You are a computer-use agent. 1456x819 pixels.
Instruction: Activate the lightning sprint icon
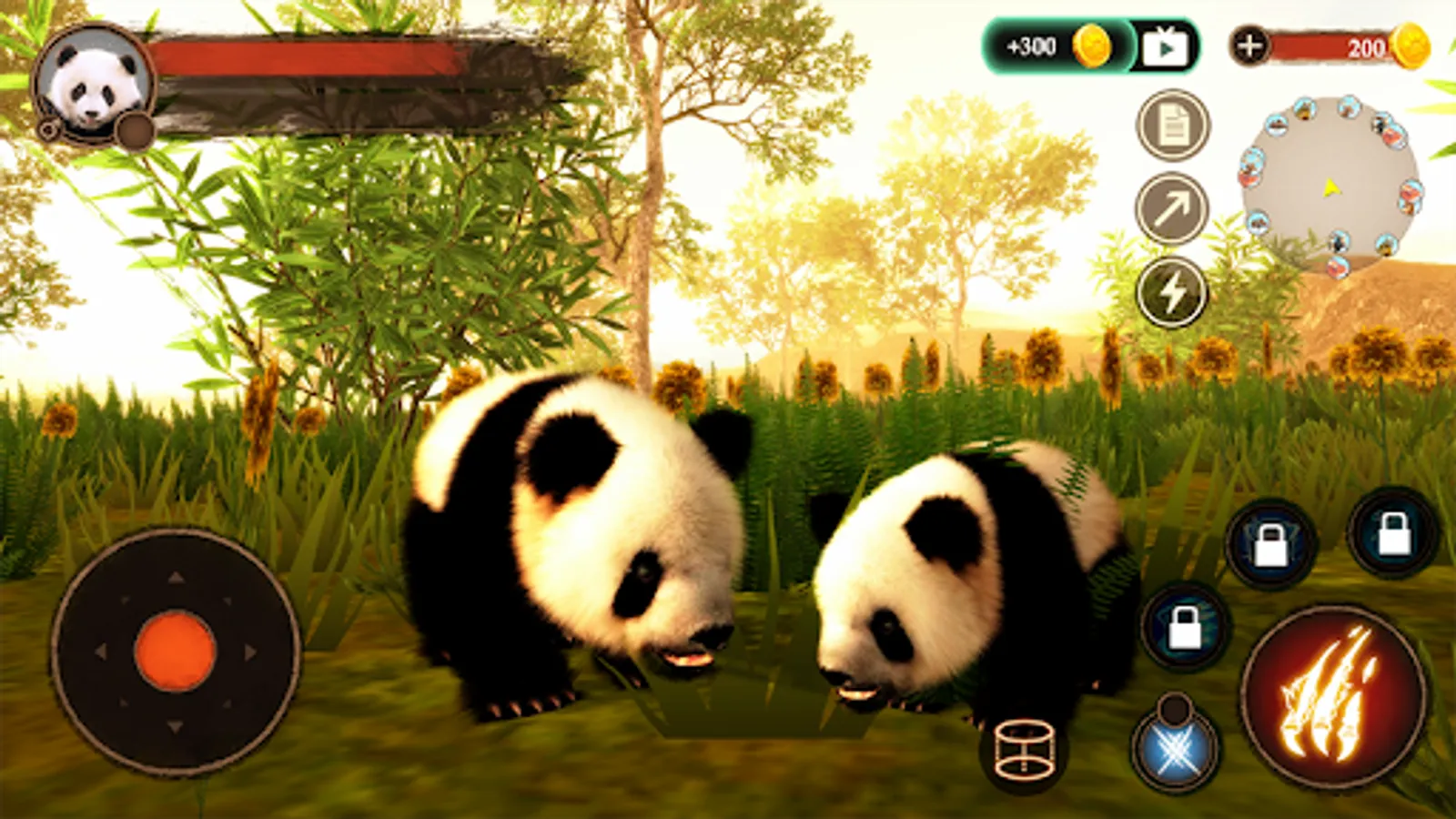1172,291
